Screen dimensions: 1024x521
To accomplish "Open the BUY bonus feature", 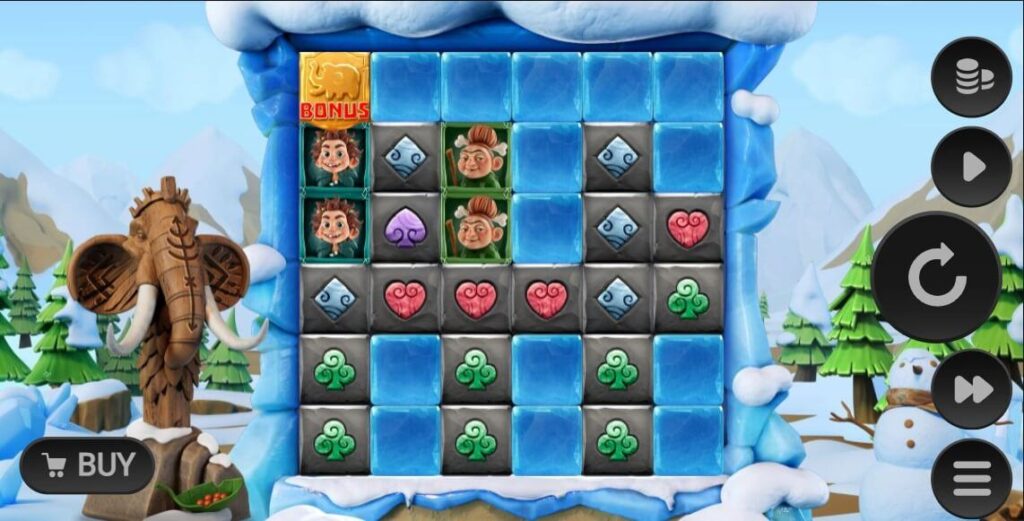I will point(88,465).
